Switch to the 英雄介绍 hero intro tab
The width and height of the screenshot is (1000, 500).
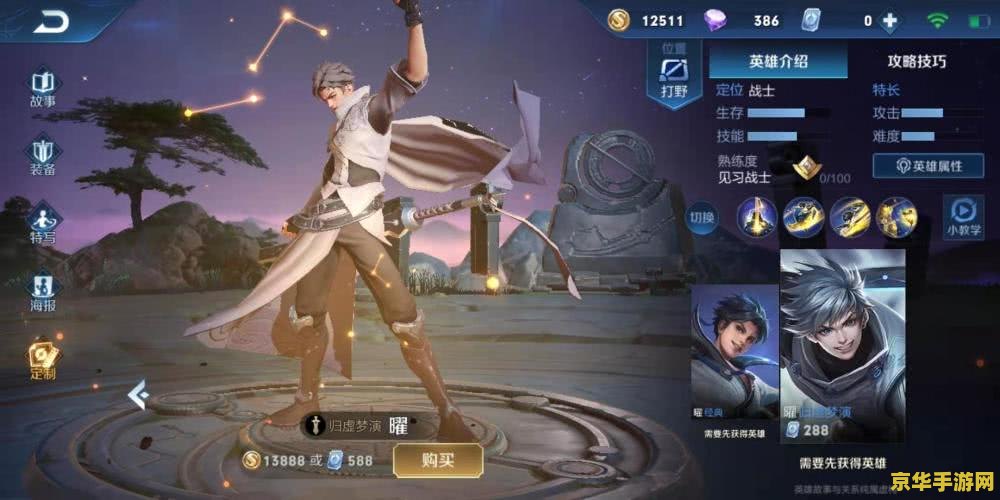778,61
